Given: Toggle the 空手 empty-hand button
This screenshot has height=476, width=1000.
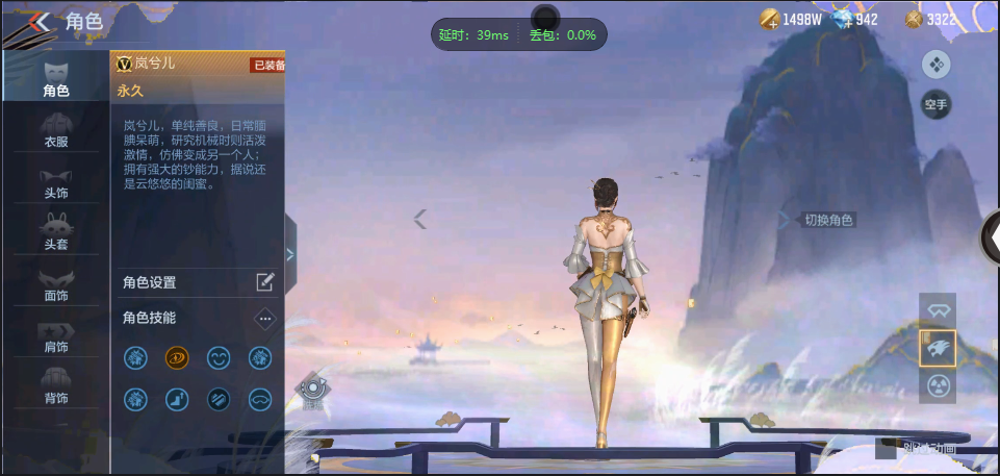Looking at the screenshot, I should tap(936, 104).
